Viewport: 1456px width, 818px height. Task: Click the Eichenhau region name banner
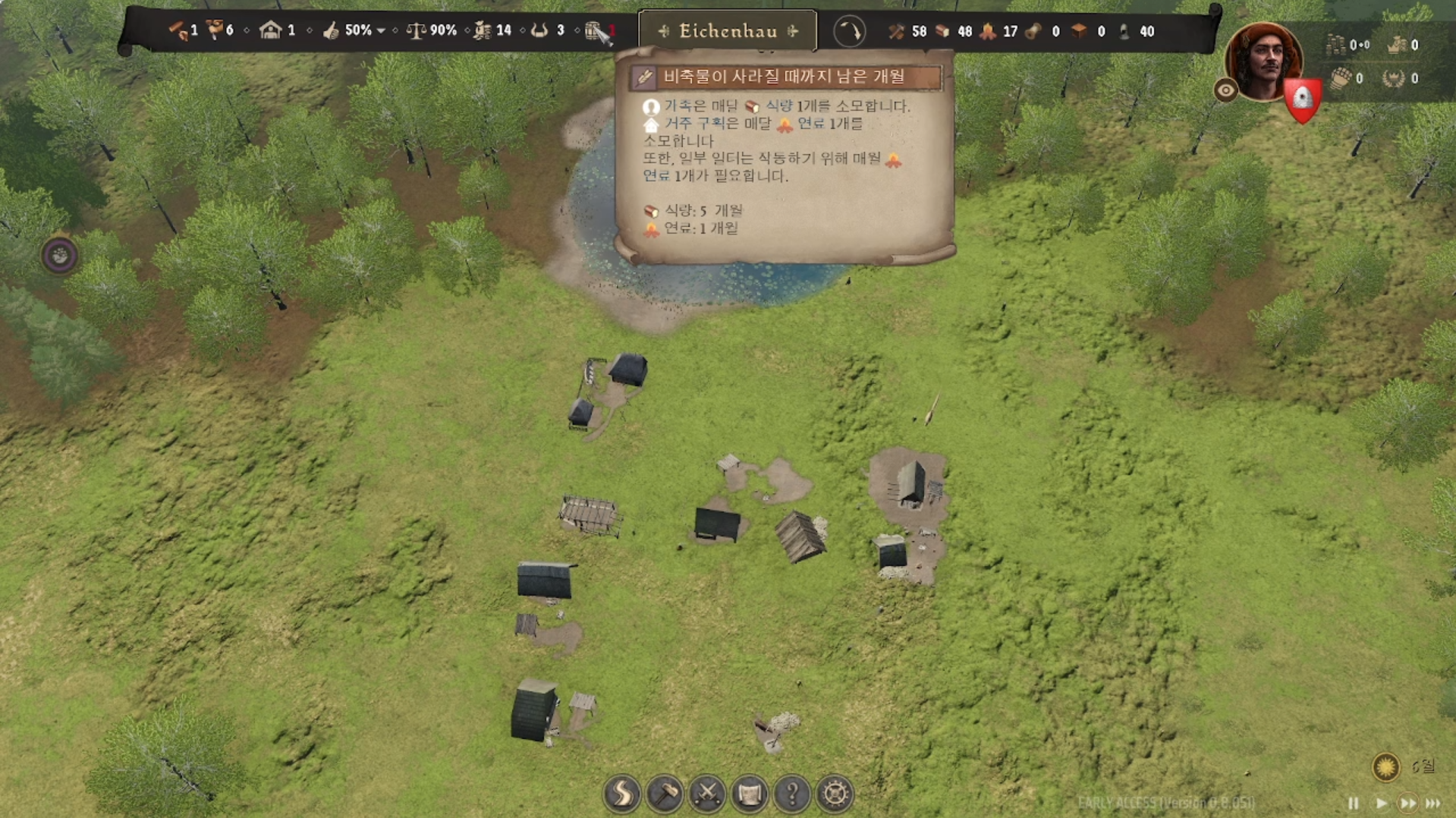(728, 31)
